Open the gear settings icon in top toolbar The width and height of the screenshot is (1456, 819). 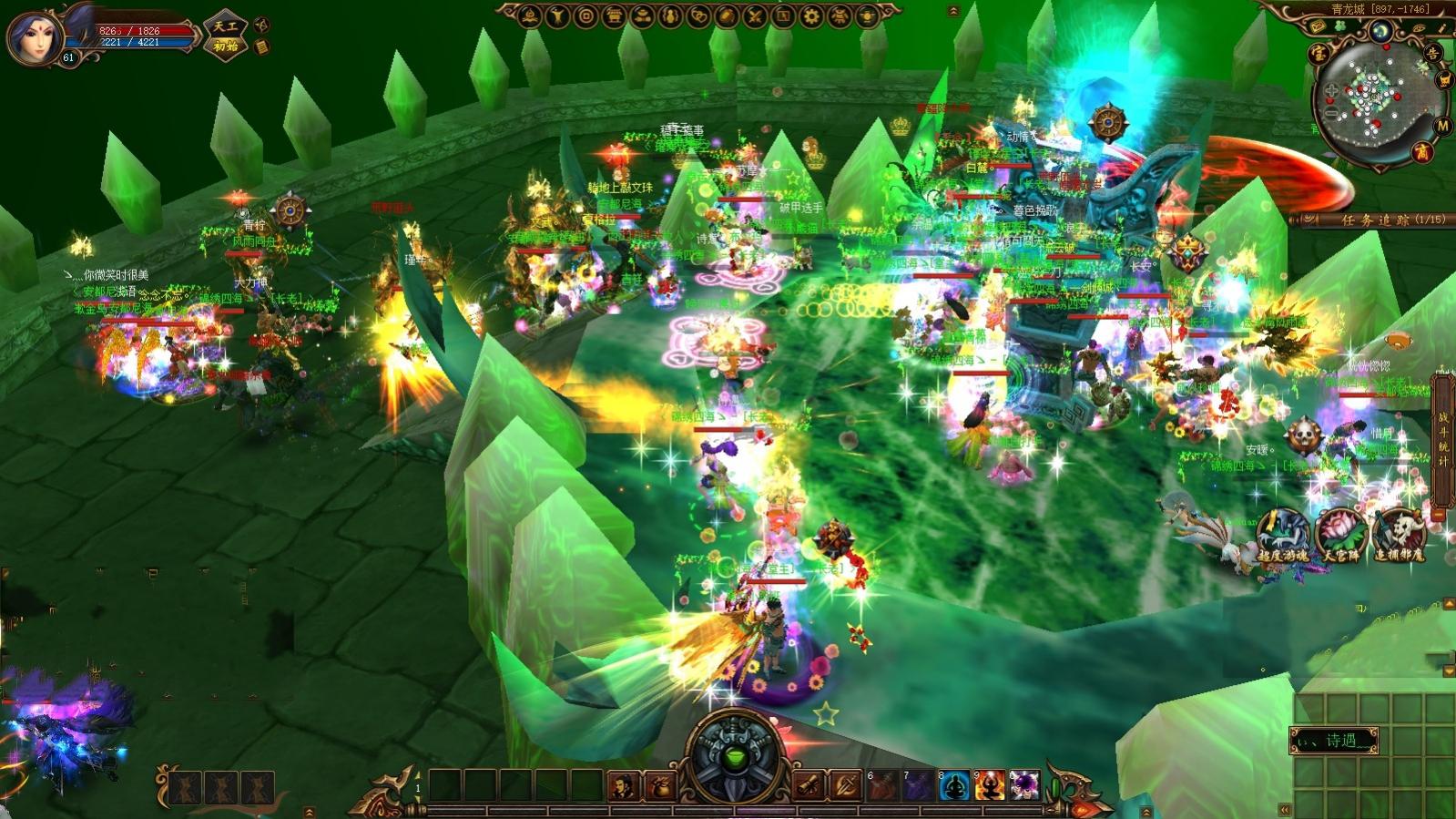(811, 15)
